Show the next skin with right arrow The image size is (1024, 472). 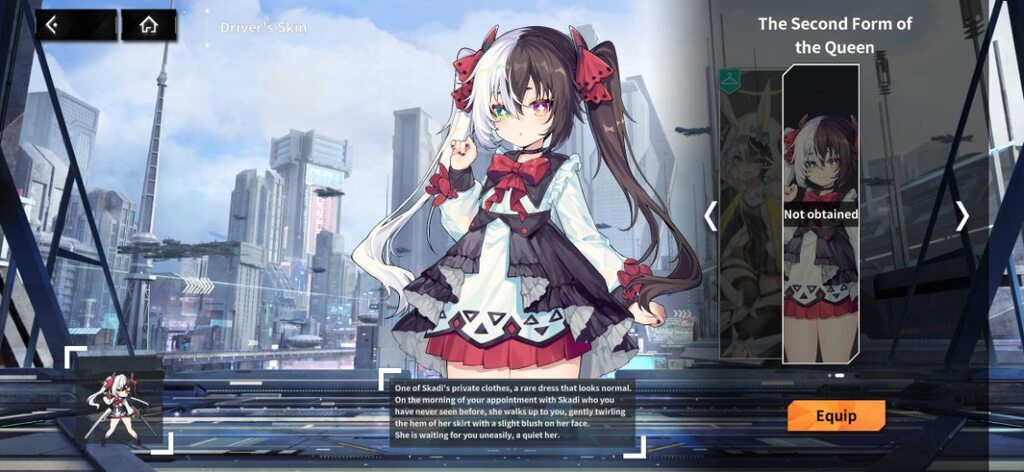tap(962, 216)
